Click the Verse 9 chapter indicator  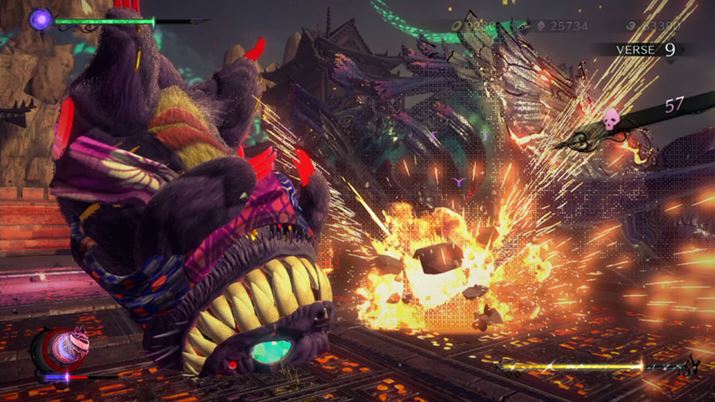coord(645,48)
